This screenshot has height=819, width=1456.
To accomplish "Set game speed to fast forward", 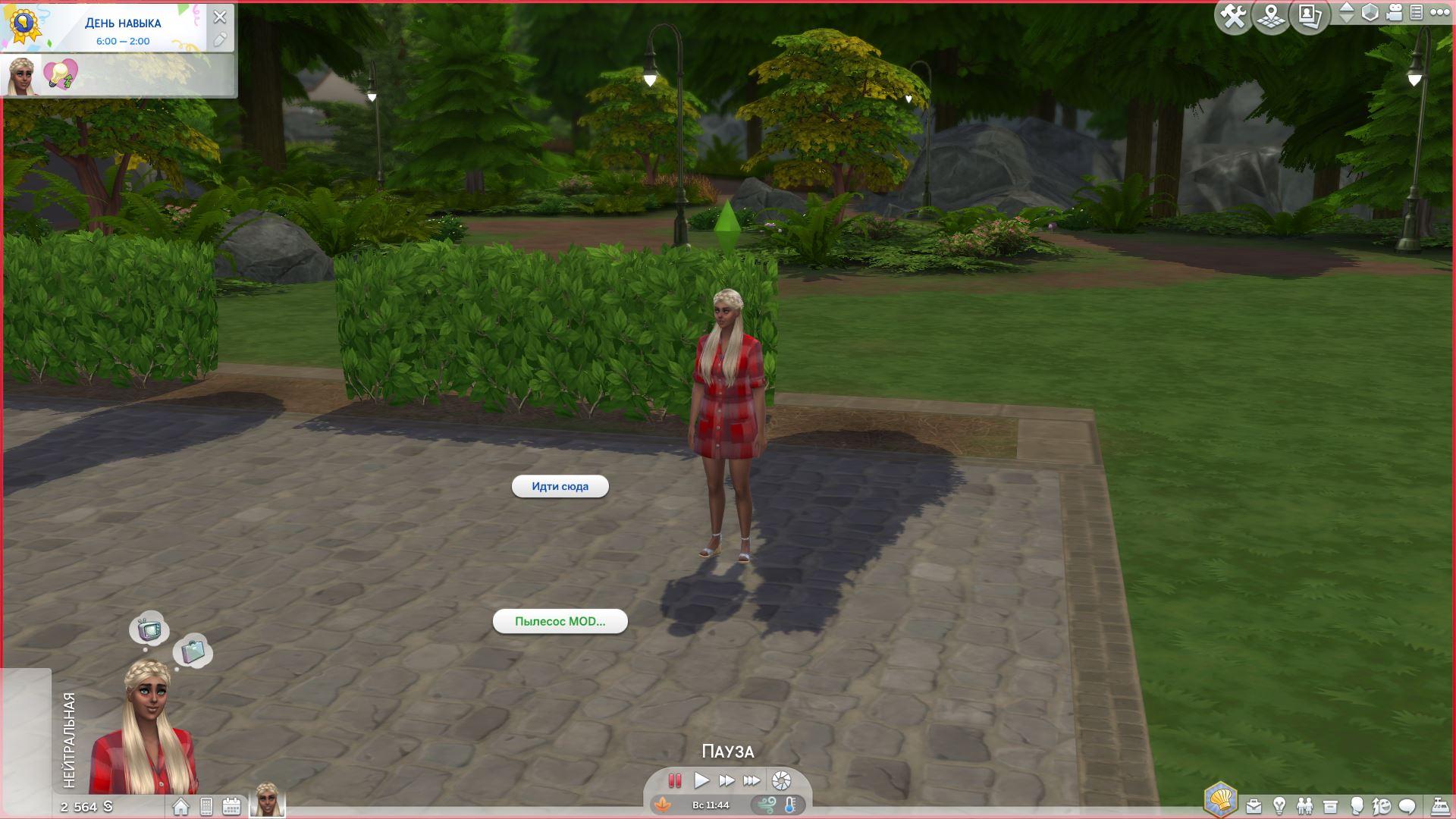I will (726, 780).
